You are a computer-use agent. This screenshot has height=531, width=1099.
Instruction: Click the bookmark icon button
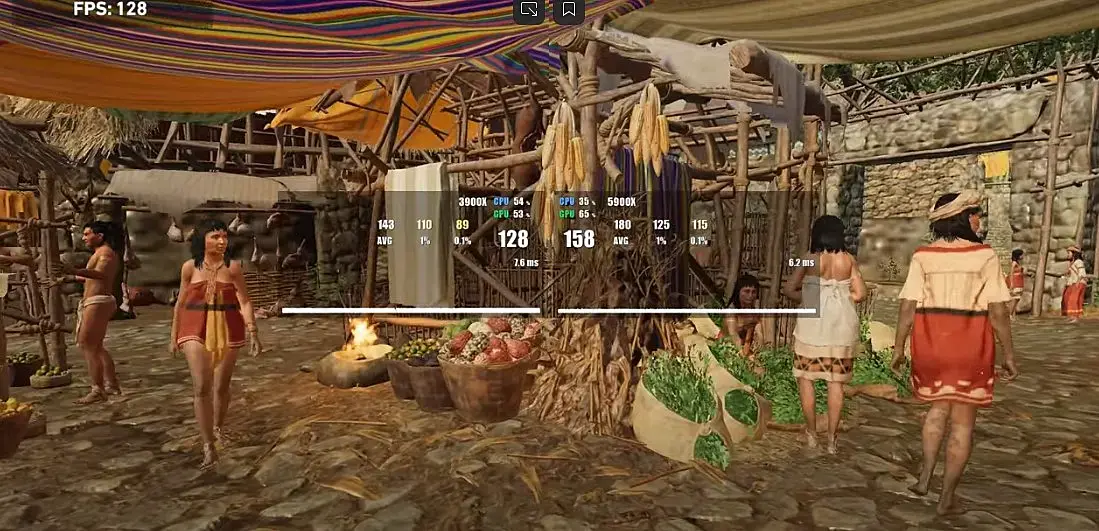pos(568,10)
